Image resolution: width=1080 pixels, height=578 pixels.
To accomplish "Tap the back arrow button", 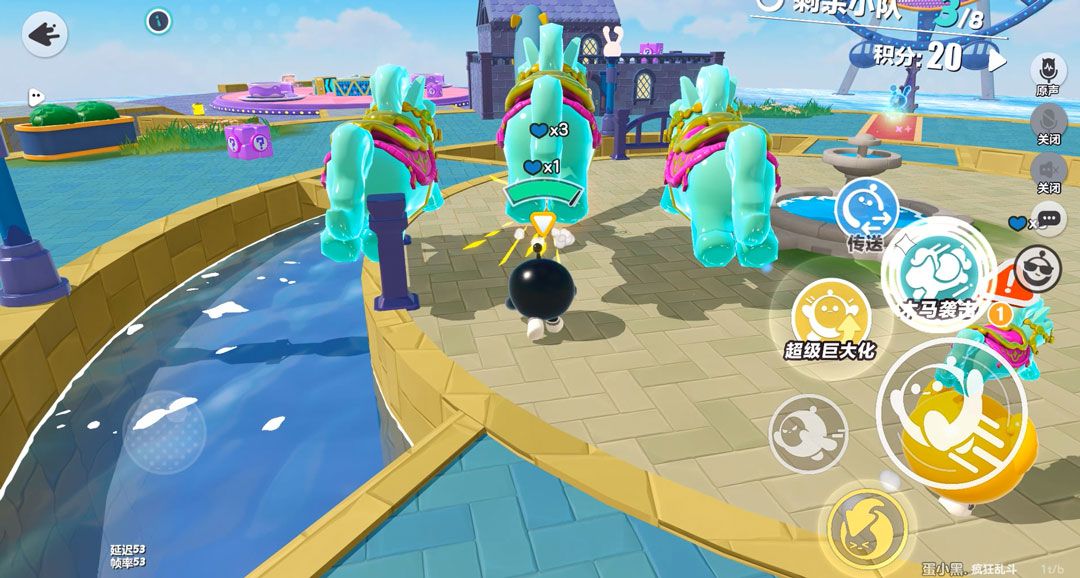I will pos(44,35).
